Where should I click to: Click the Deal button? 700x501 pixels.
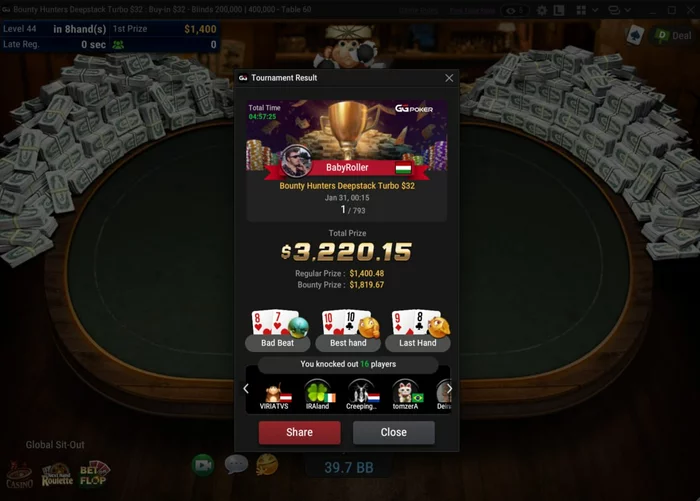[673, 35]
